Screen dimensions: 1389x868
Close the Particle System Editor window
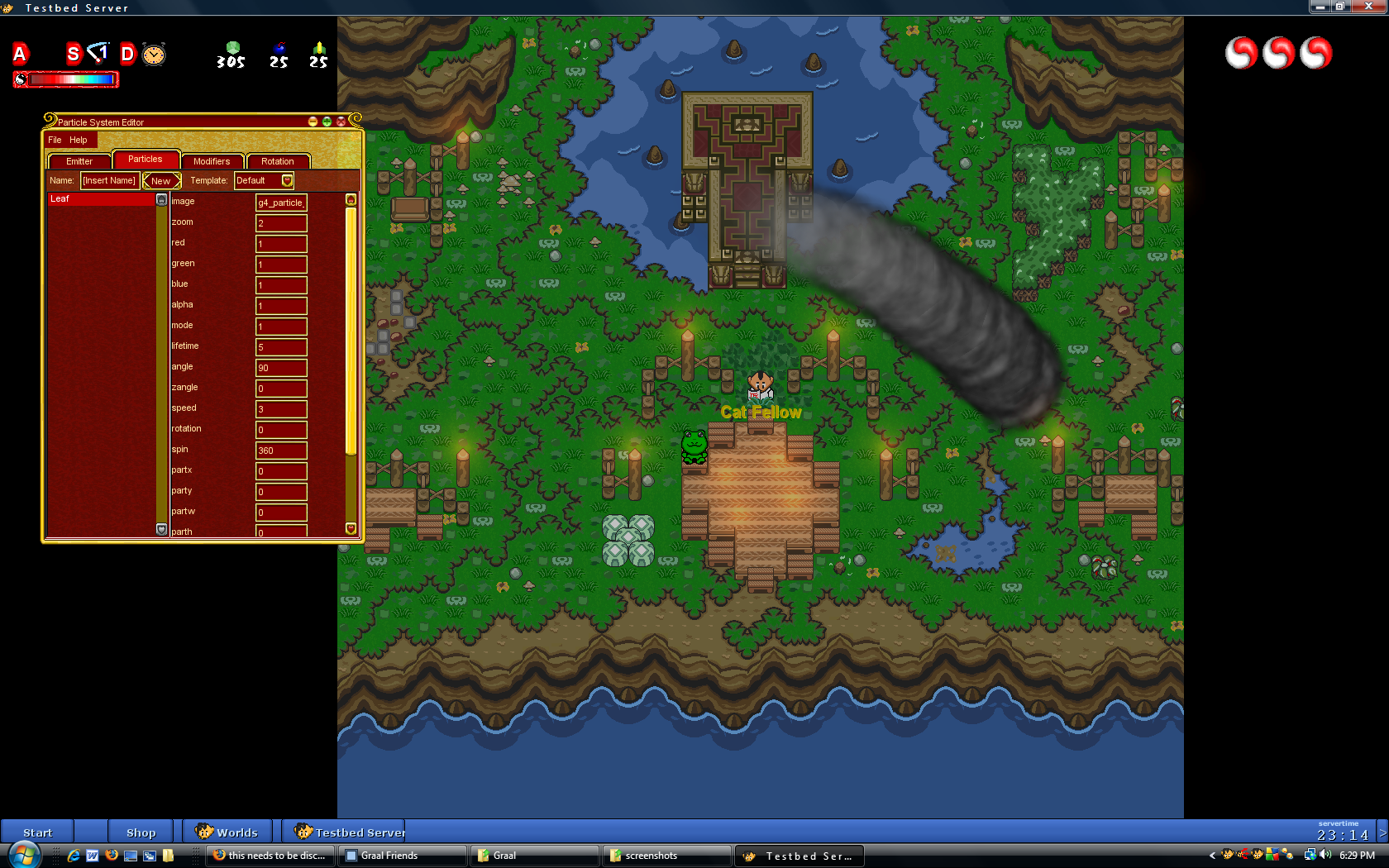pos(341,122)
